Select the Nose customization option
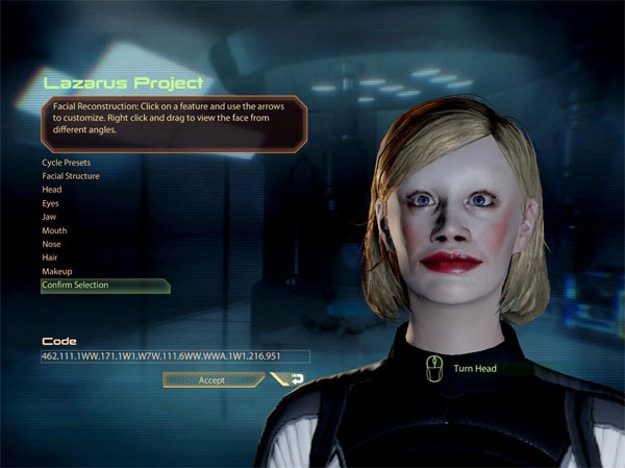625x468 pixels. (51, 244)
